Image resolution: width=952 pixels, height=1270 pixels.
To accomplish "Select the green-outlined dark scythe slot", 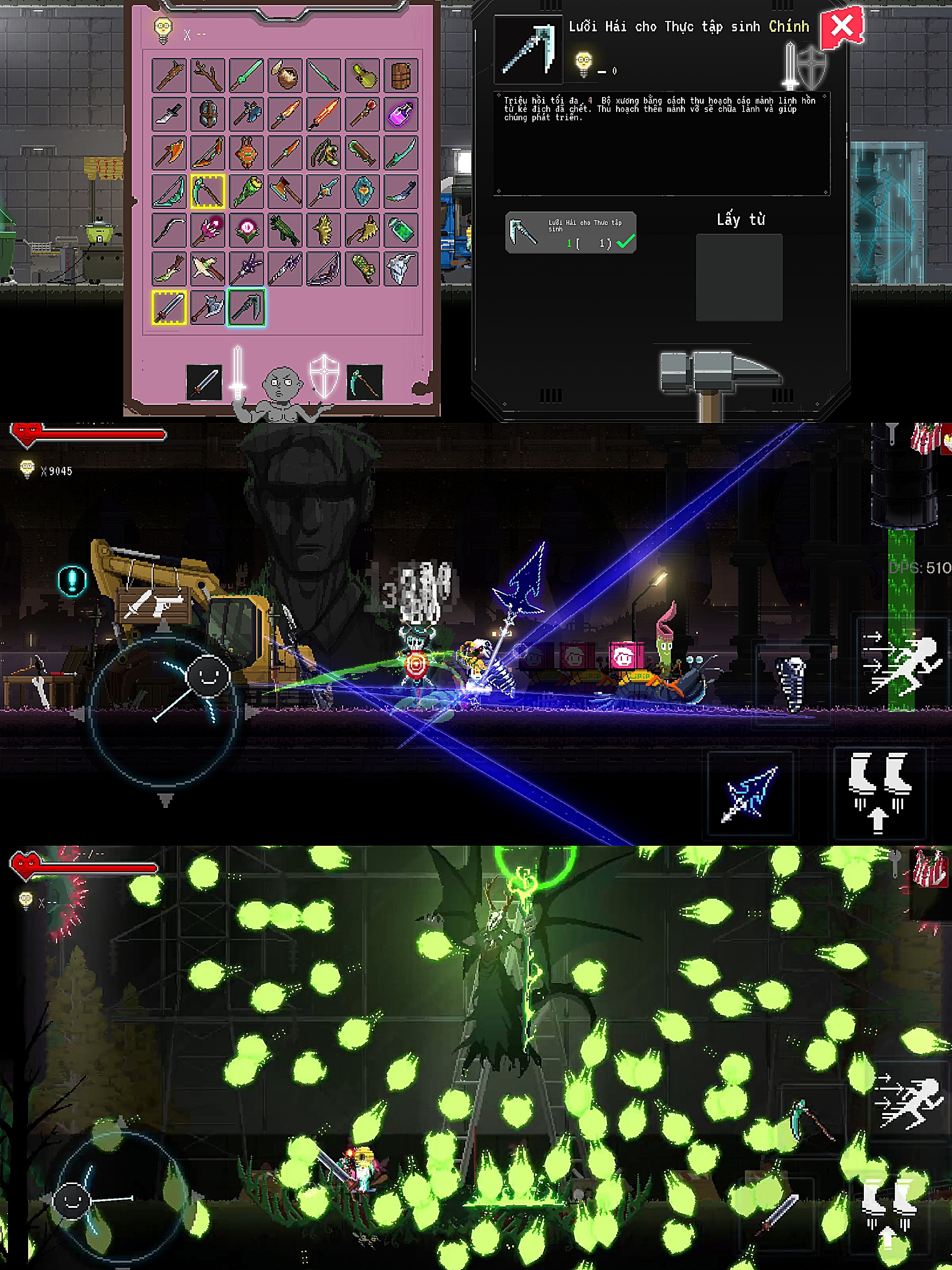I will coord(246,308).
